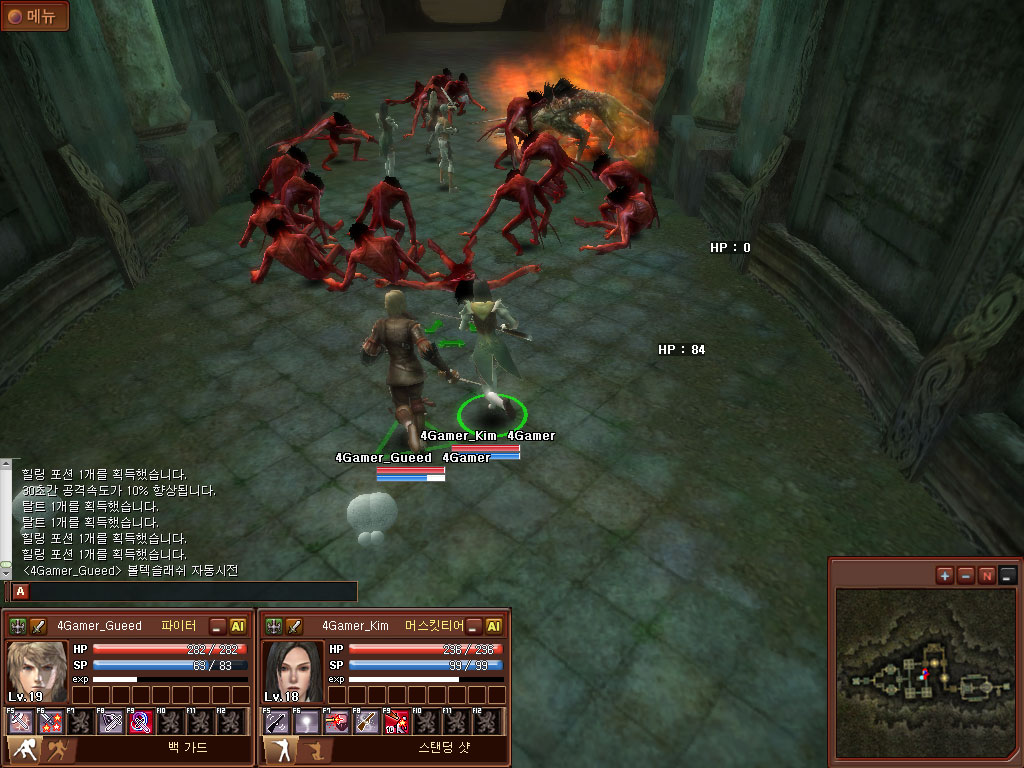Screen dimensions: 1024x768
Task: Zoom in the minimap with plus button
Action: pyautogui.click(x=945, y=575)
